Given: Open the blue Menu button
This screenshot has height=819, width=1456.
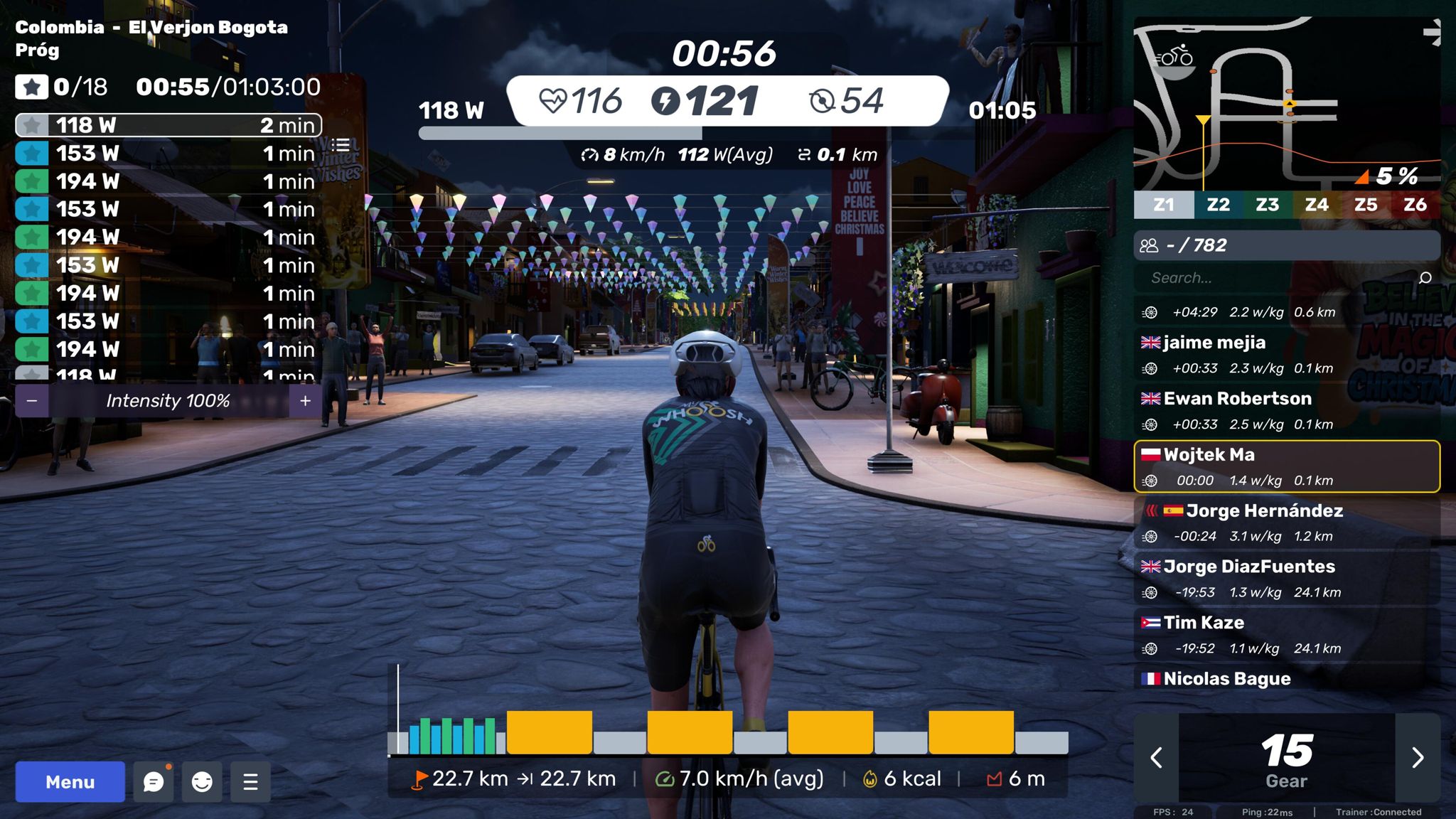Looking at the screenshot, I should 70,782.
